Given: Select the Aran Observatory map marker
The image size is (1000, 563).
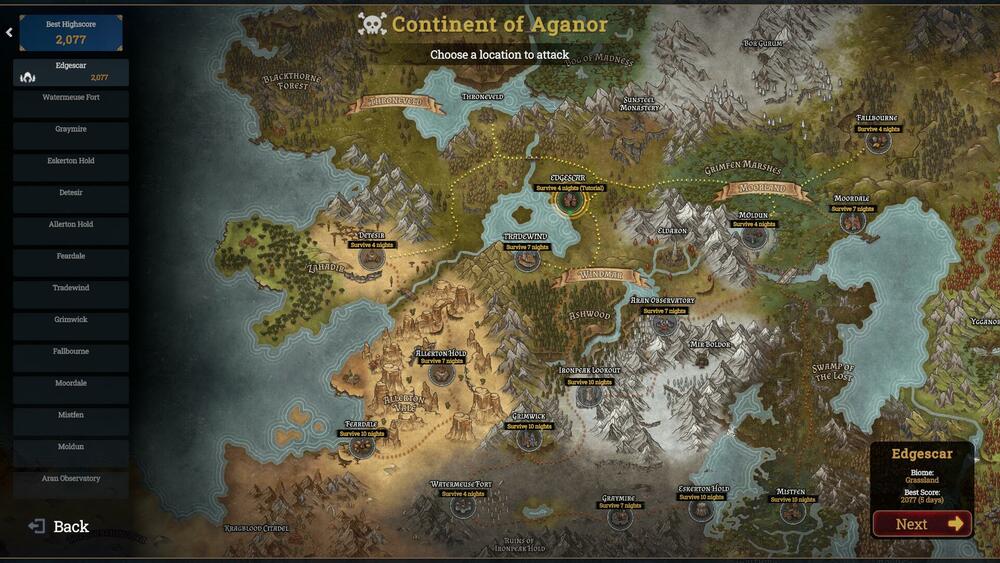Looking at the screenshot, I should tap(663, 323).
